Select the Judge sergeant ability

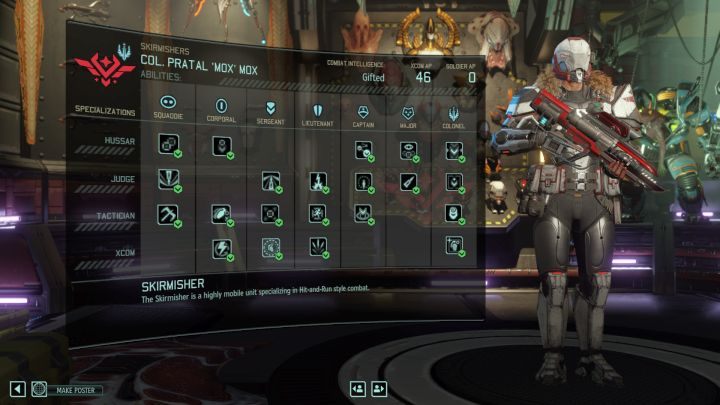click(x=271, y=180)
